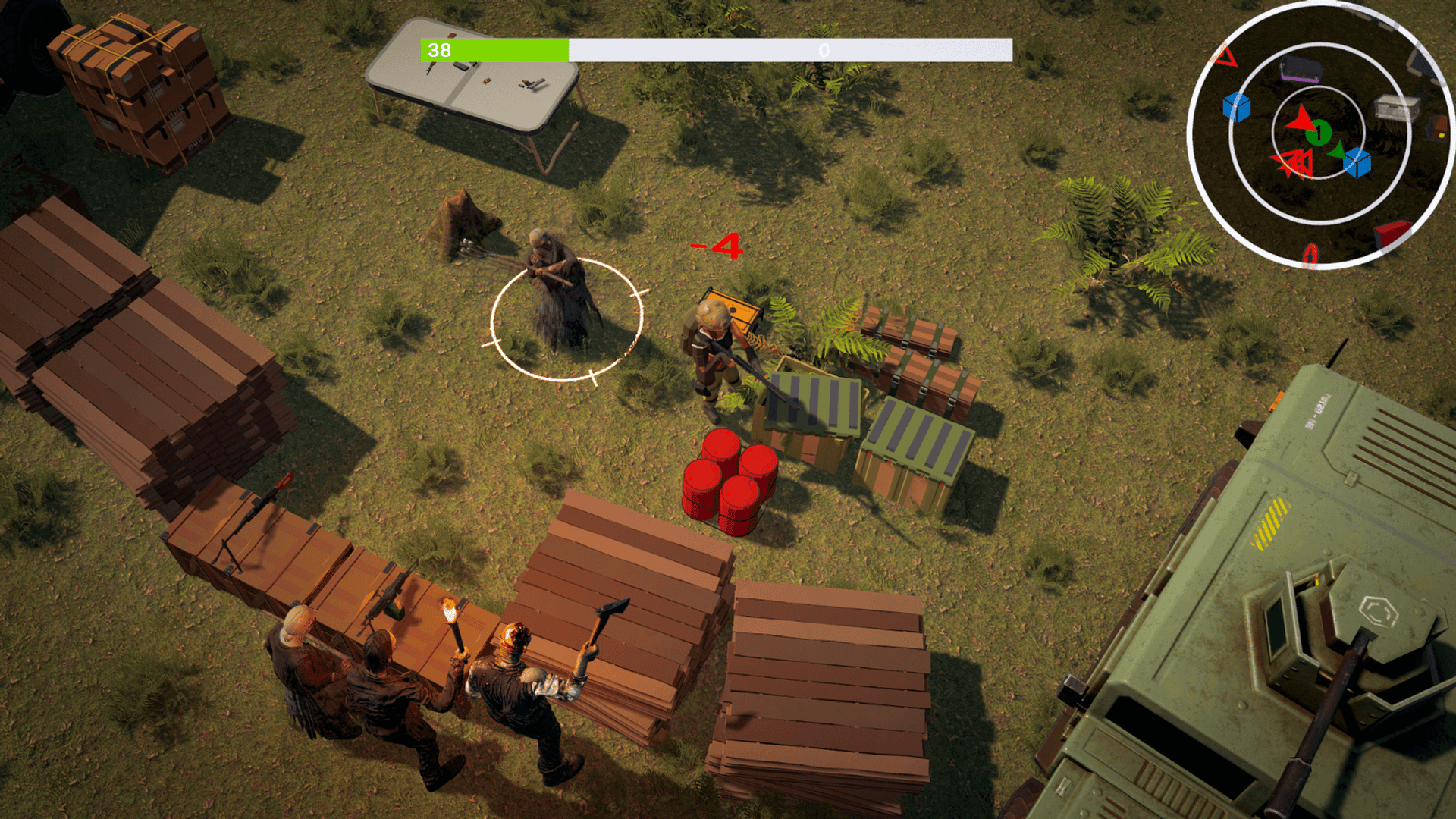Viewport: 1456px width, 819px height.
Task: Select the green "1" marker on the minimap
Action: 1319,133
